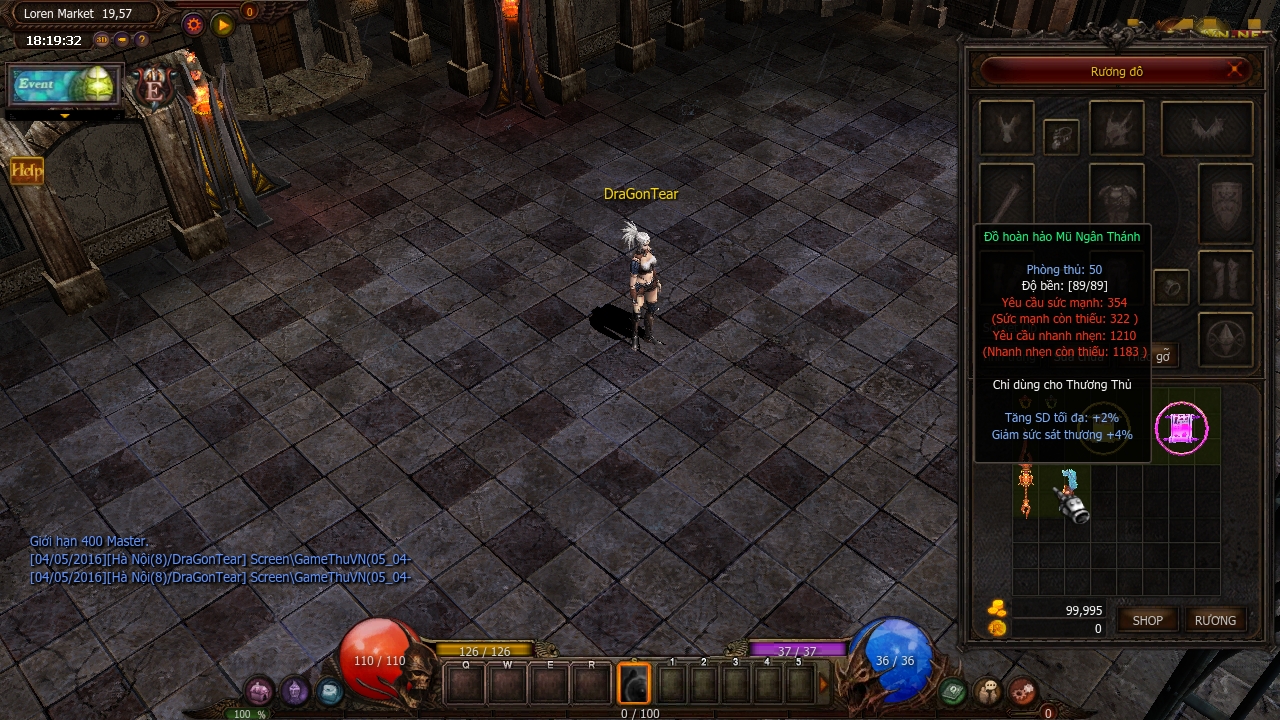Click the orange arrow beside hotbar slot 5
The image size is (1280, 720).
point(824,684)
